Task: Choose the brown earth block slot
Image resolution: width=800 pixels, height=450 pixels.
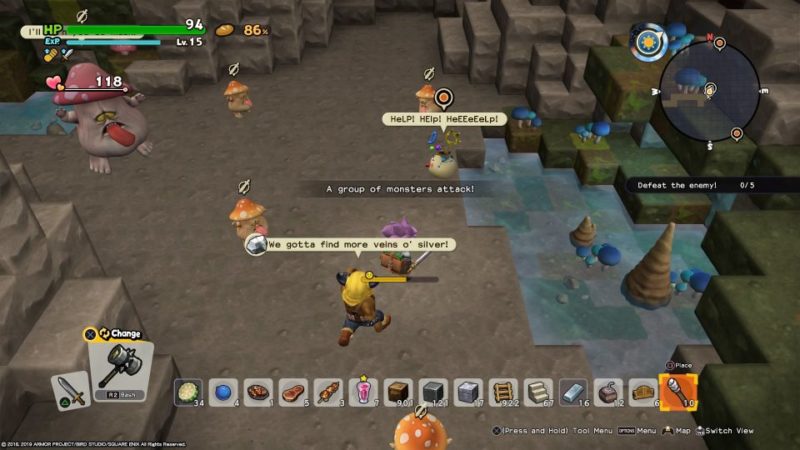Action: coord(399,391)
